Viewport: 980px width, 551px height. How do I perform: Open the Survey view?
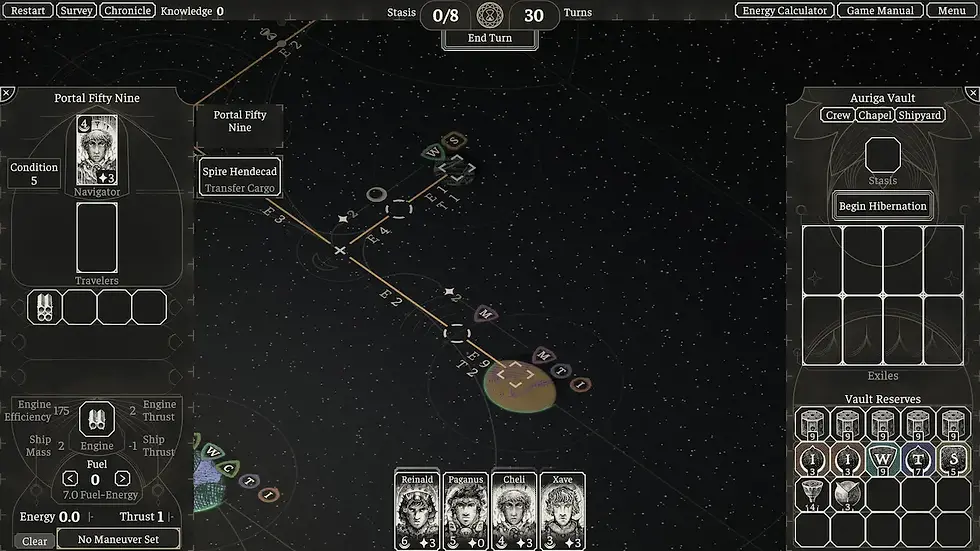point(76,11)
